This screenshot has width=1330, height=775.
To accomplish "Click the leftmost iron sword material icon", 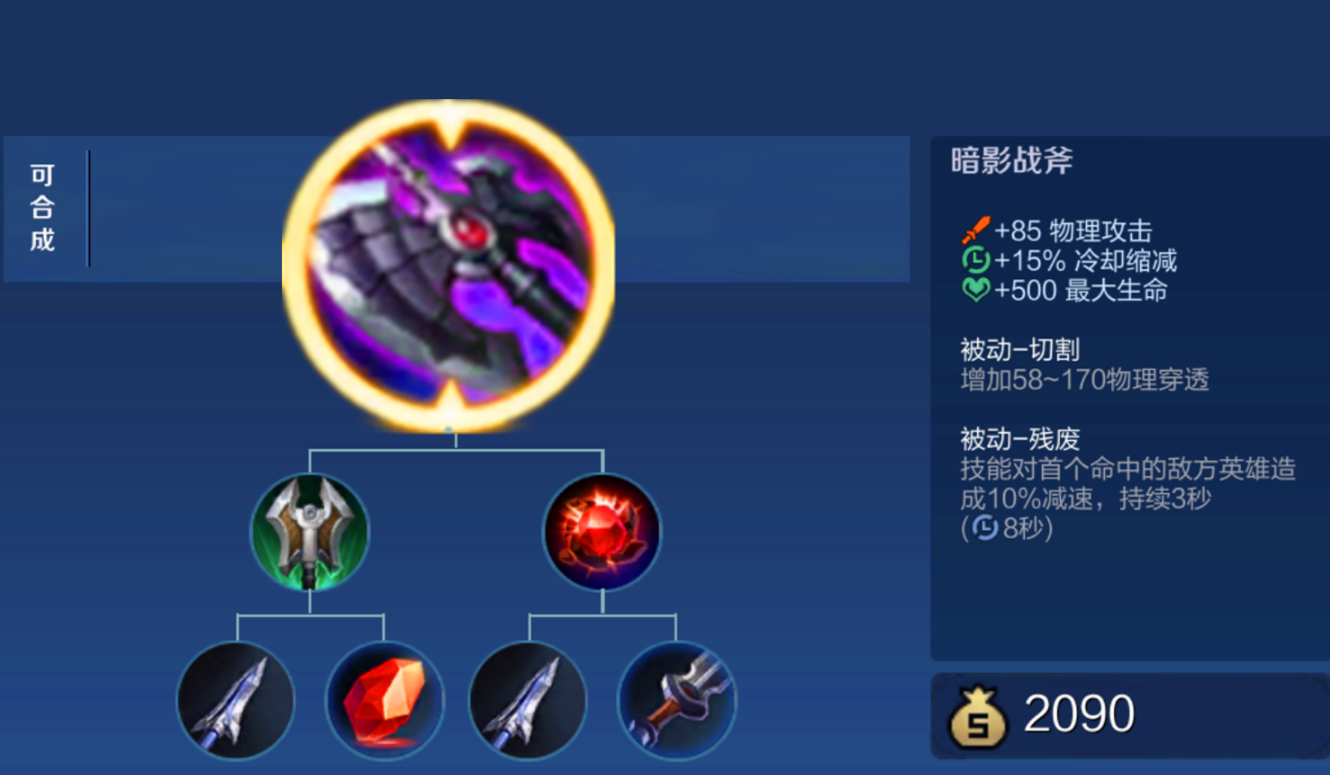I will pyautogui.click(x=235, y=703).
